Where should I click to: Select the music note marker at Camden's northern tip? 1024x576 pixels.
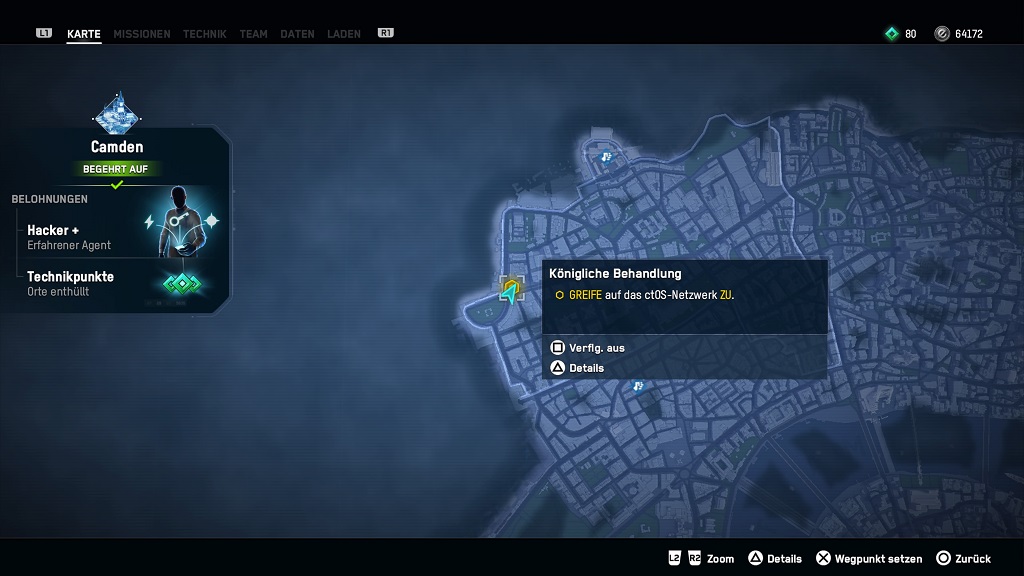click(605, 157)
